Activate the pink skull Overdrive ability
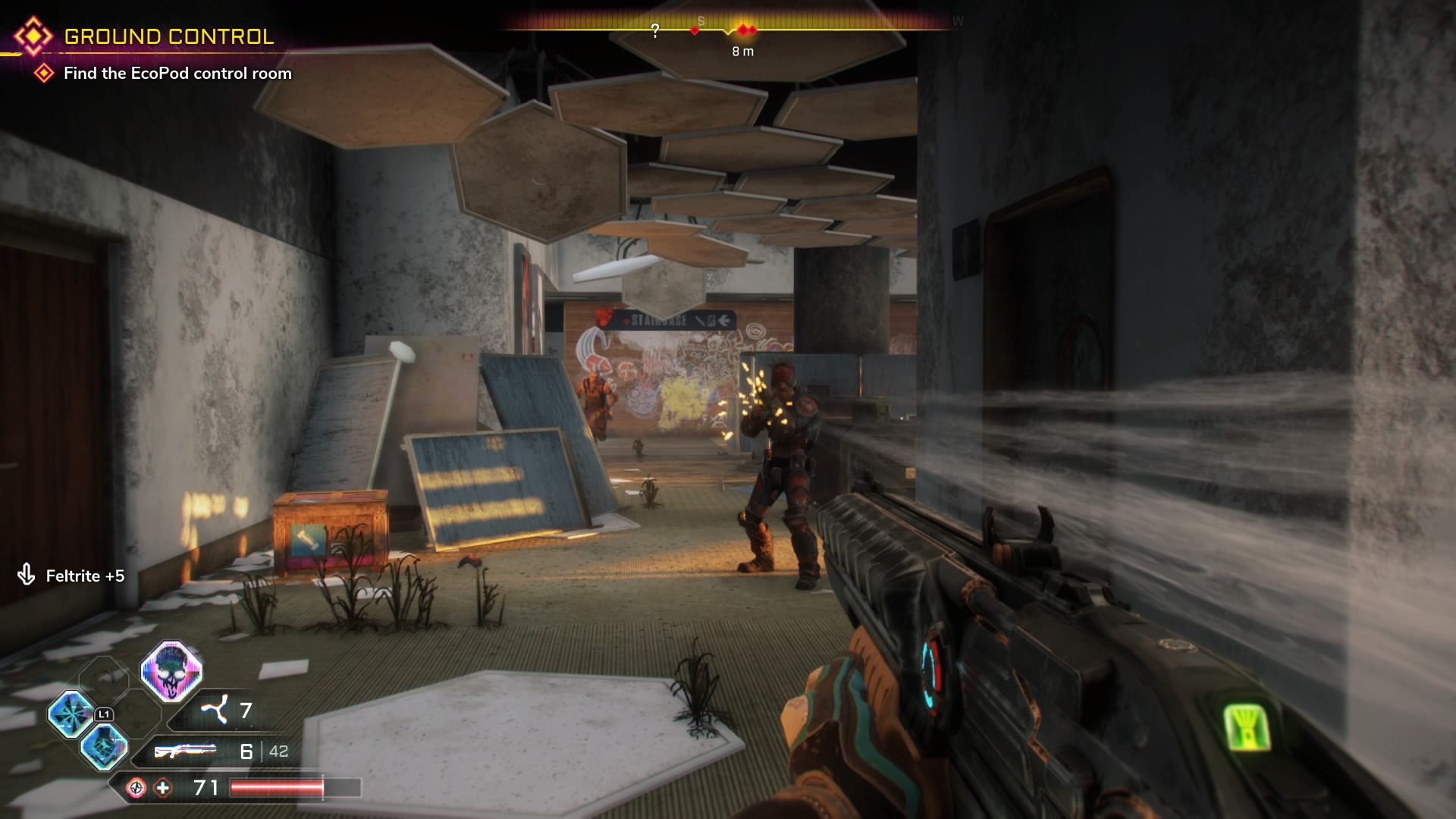Image resolution: width=1456 pixels, height=819 pixels. point(171,671)
